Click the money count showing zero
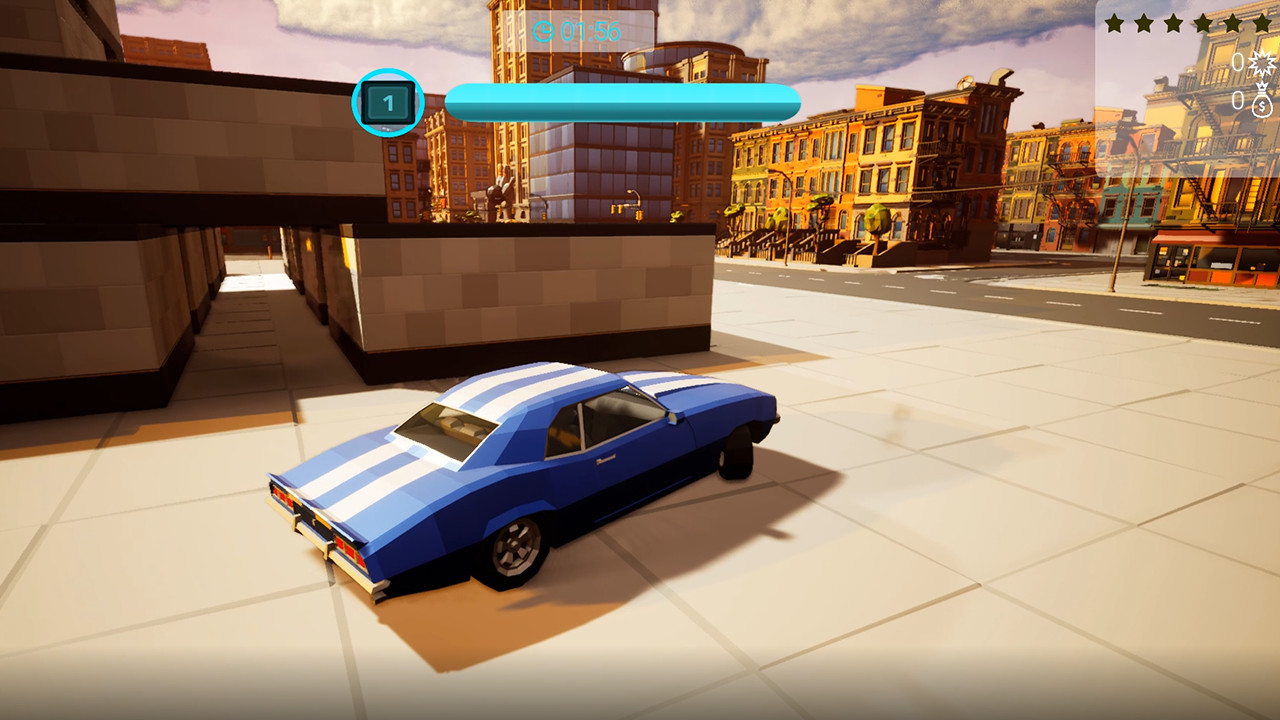Image resolution: width=1280 pixels, height=720 pixels. click(1238, 101)
